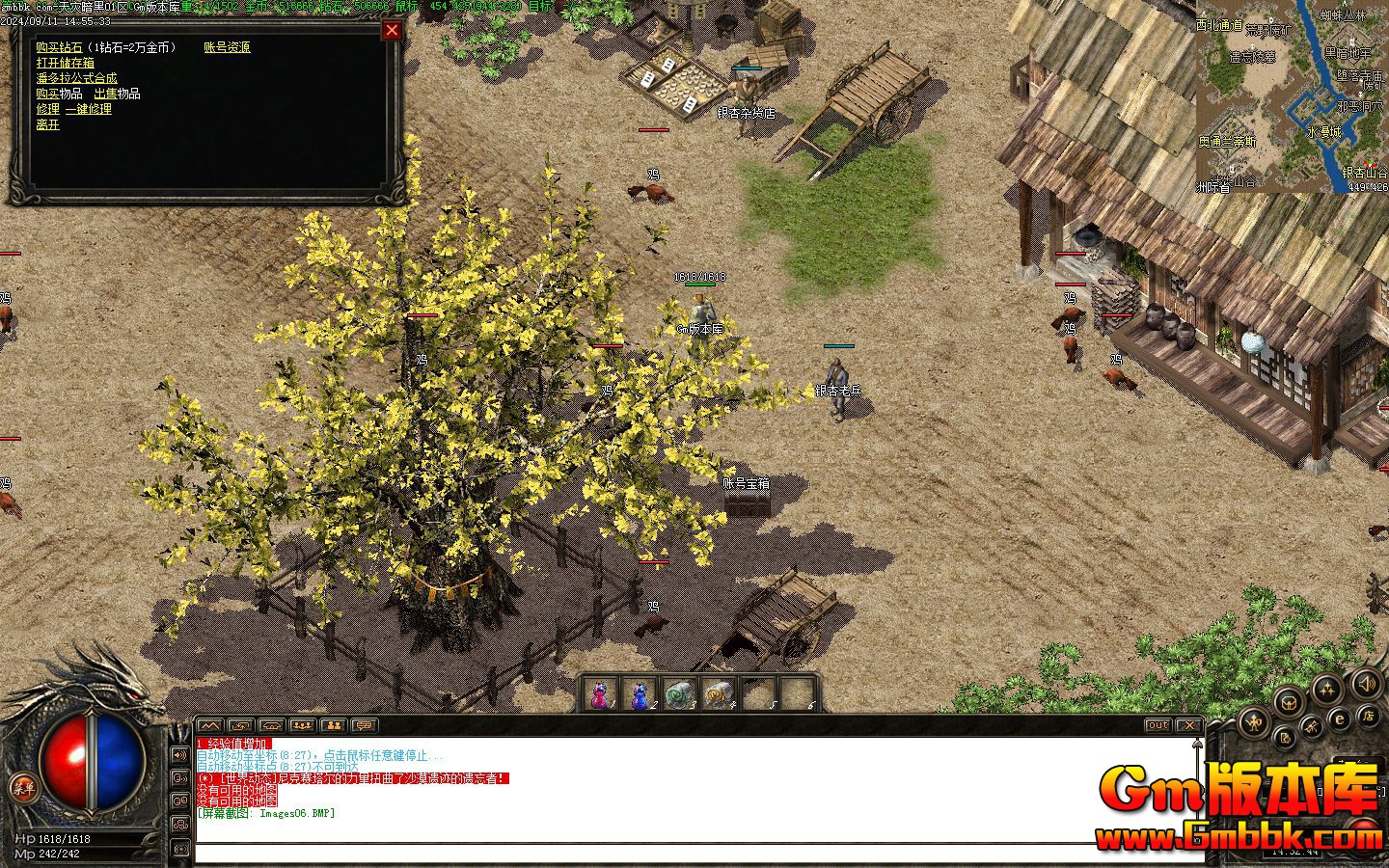Screen dimensions: 1389x868
Task: Close the chat panel with its X button
Action: (1190, 725)
